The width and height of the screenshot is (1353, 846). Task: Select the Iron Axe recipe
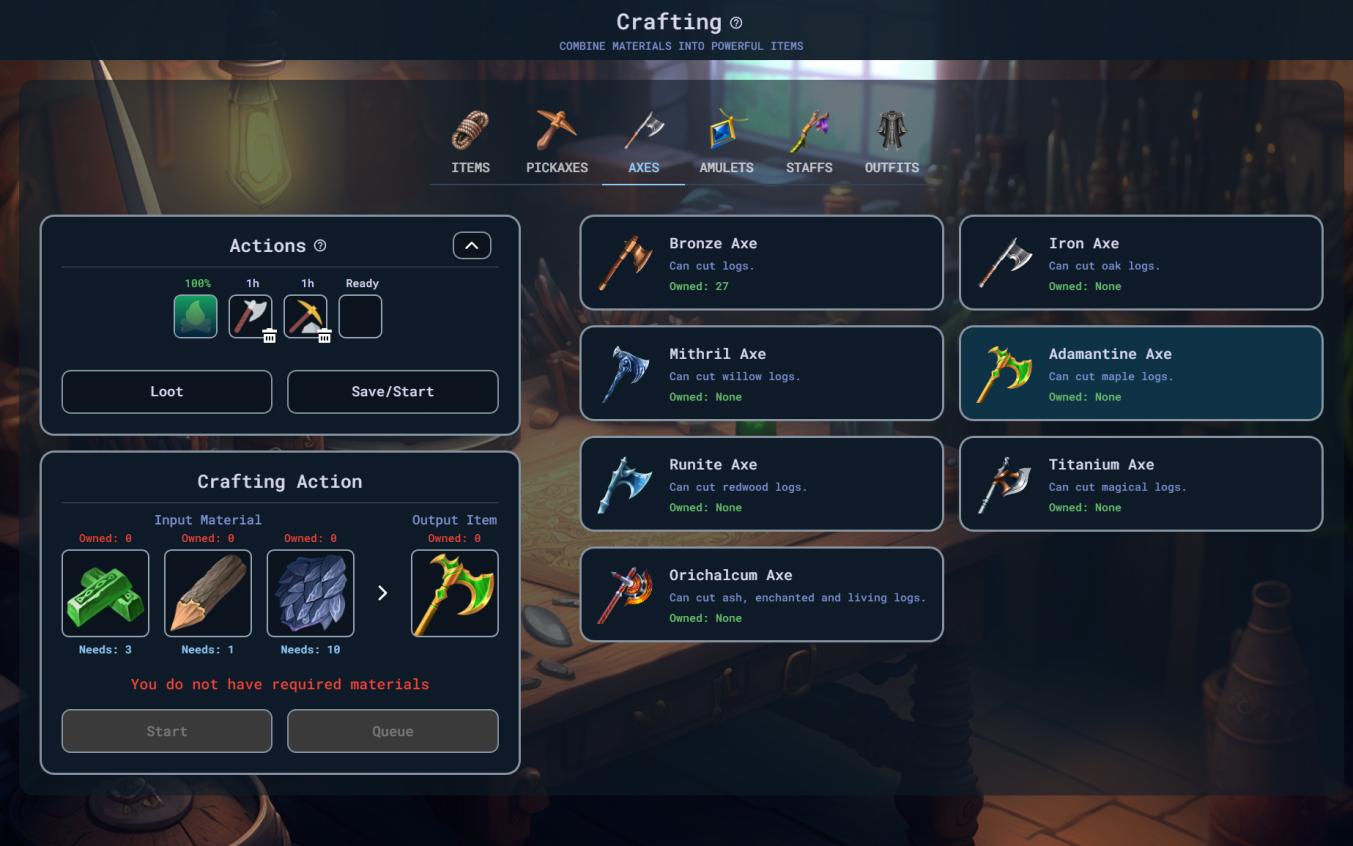pos(1140,263)
